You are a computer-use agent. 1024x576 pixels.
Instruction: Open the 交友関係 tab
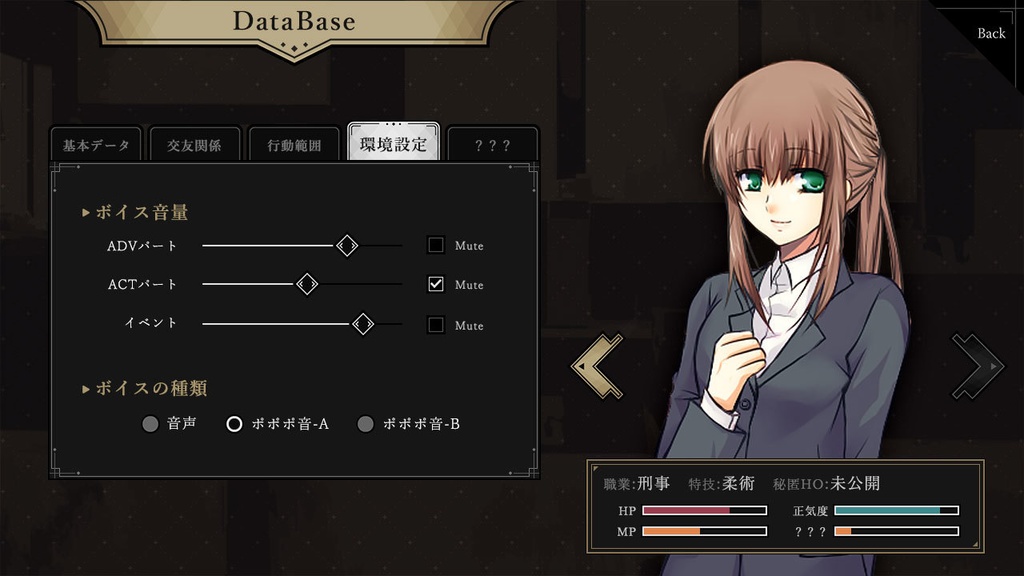click(194, 145)
